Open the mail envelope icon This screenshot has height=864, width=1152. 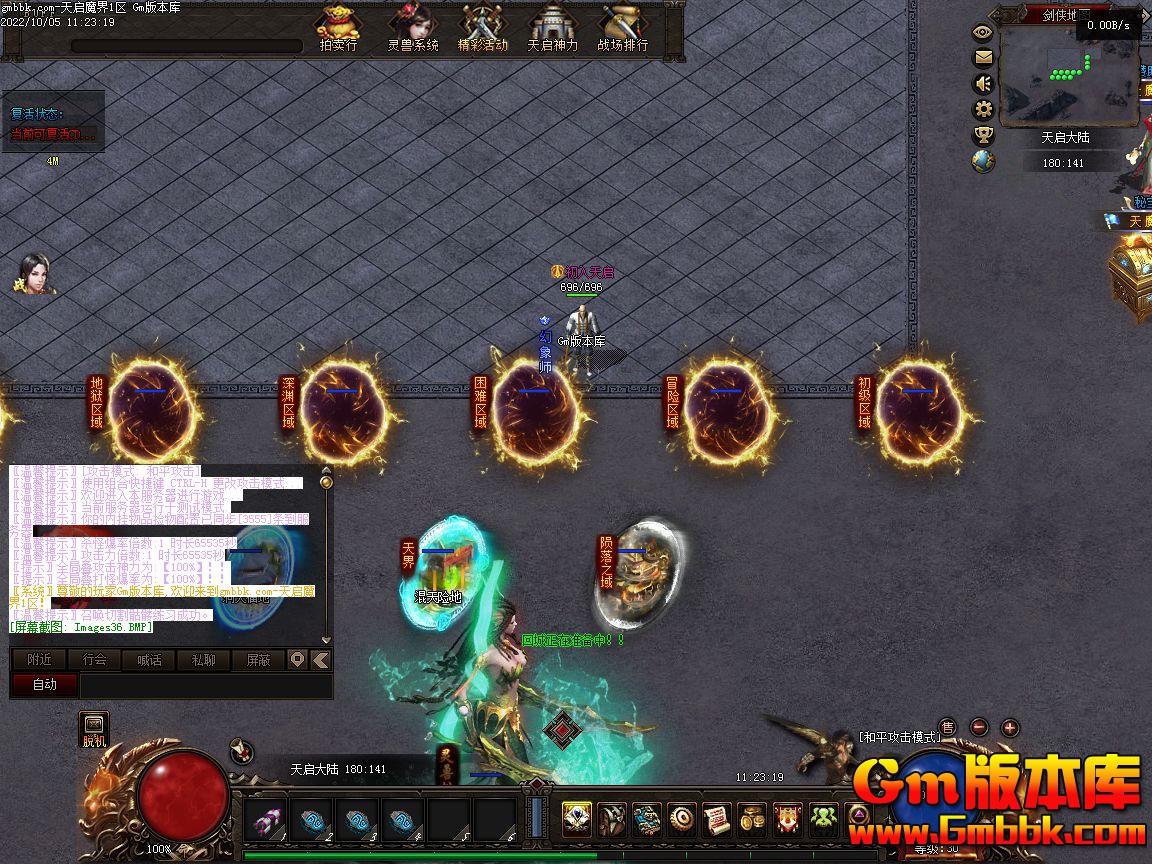(983, 57)
